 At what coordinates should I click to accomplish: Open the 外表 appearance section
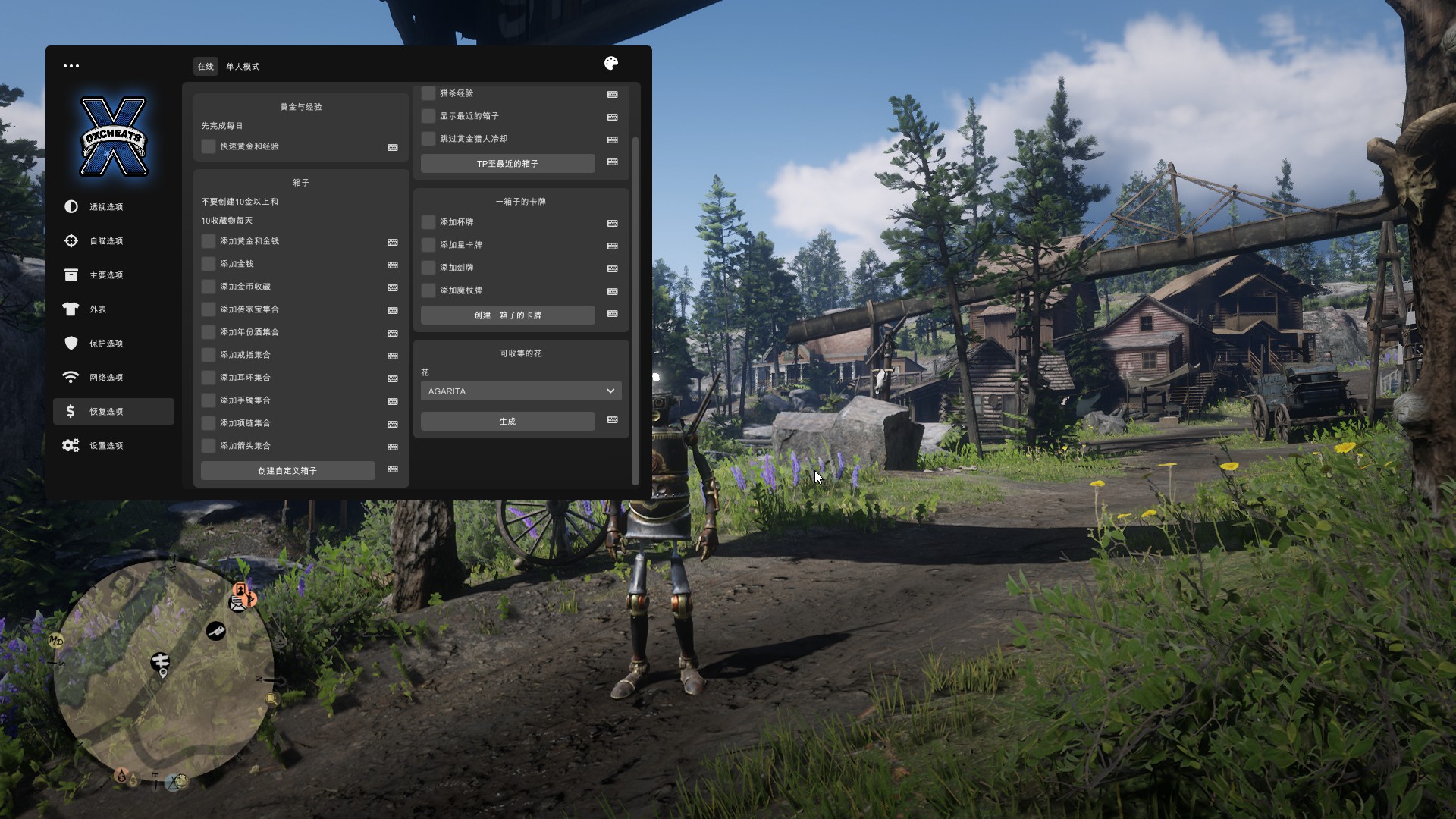click(x=98, y=309)
